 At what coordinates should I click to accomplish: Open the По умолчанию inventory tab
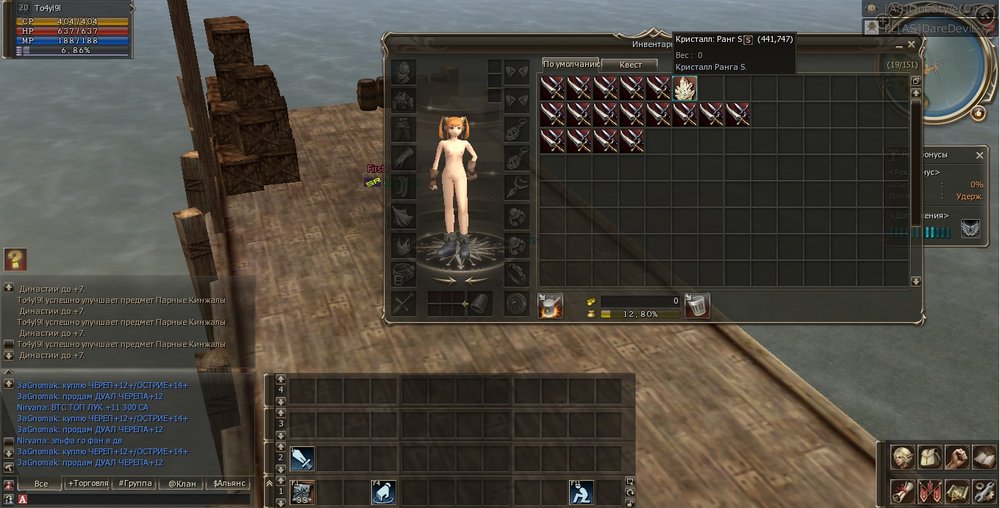(570, 64)
